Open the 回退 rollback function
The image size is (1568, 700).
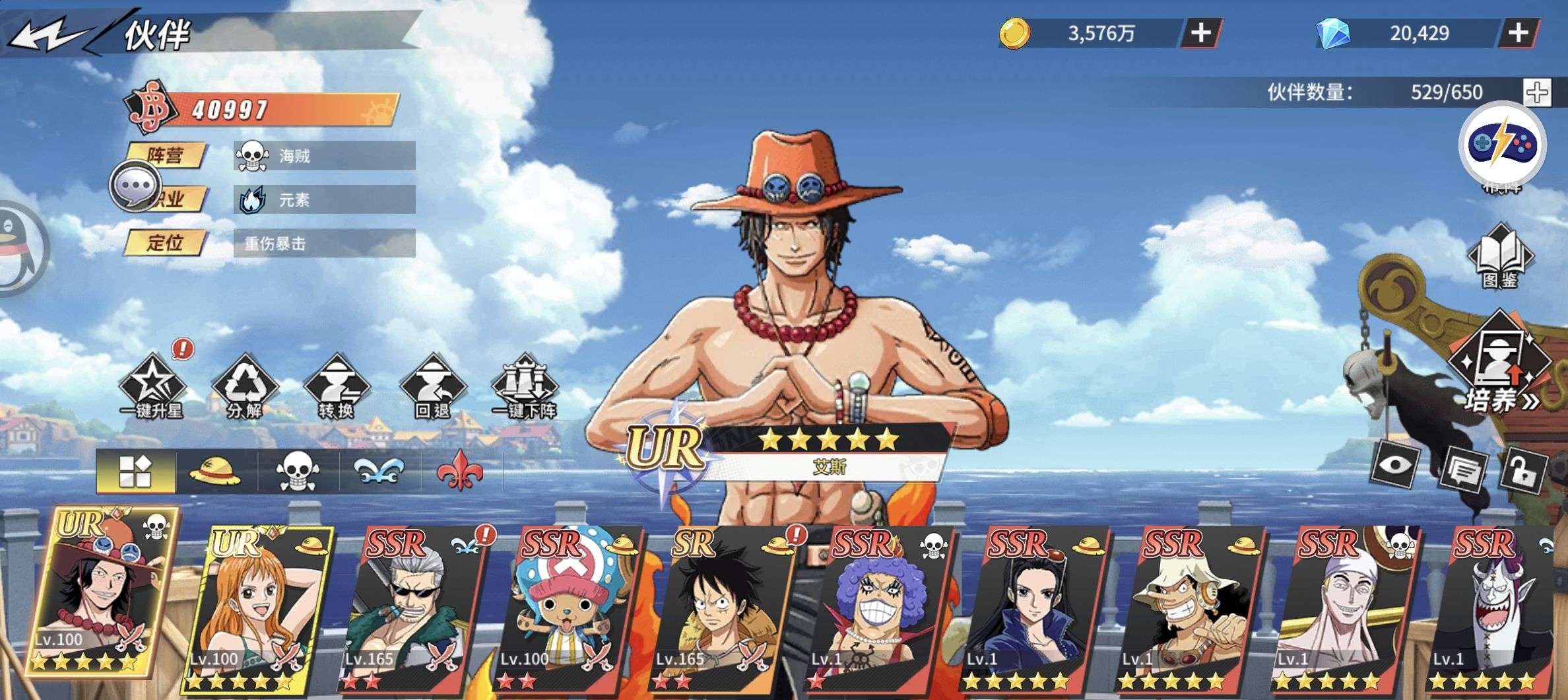(433, 388)
